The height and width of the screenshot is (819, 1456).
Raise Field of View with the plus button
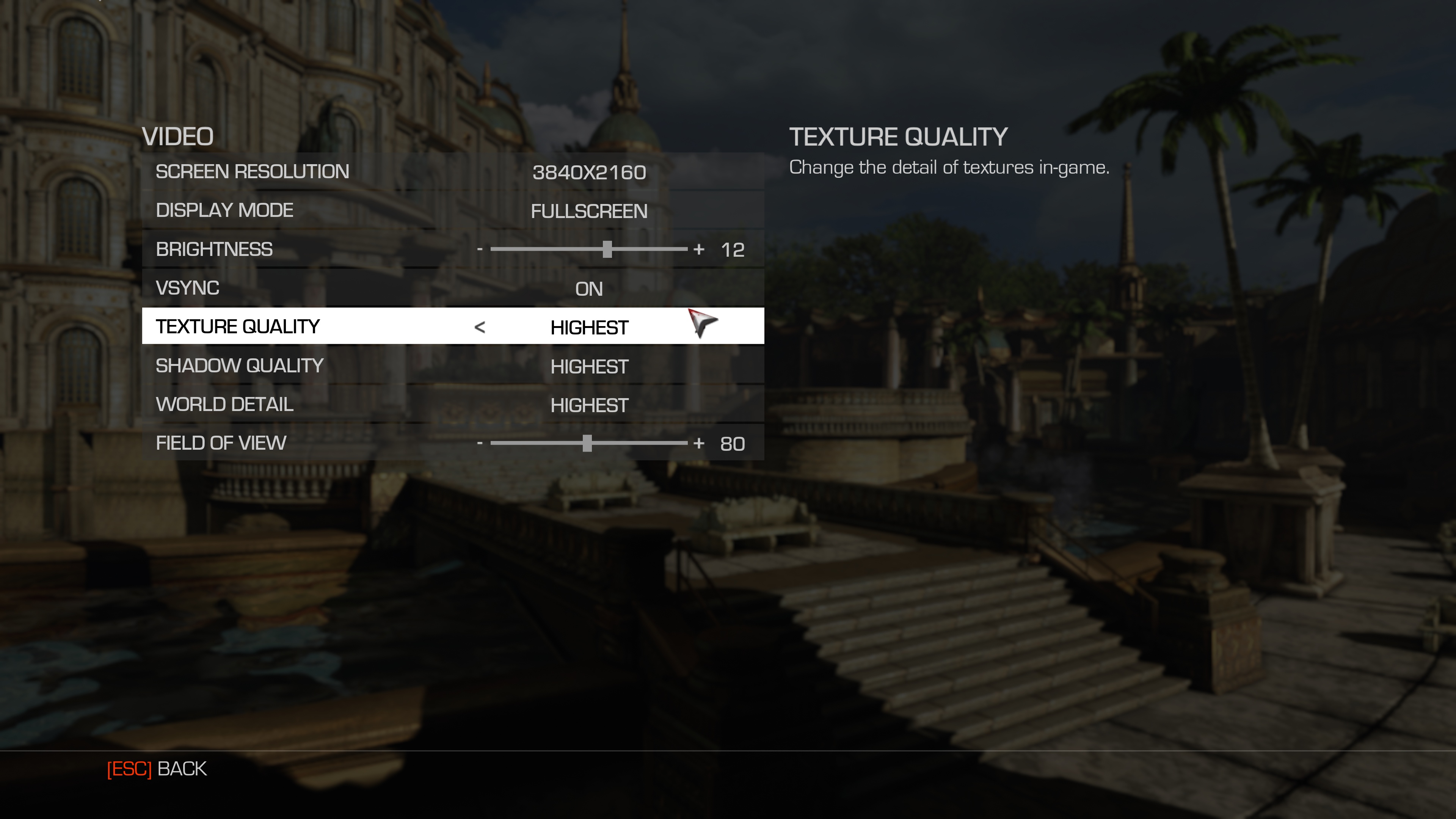pos(699,444)
